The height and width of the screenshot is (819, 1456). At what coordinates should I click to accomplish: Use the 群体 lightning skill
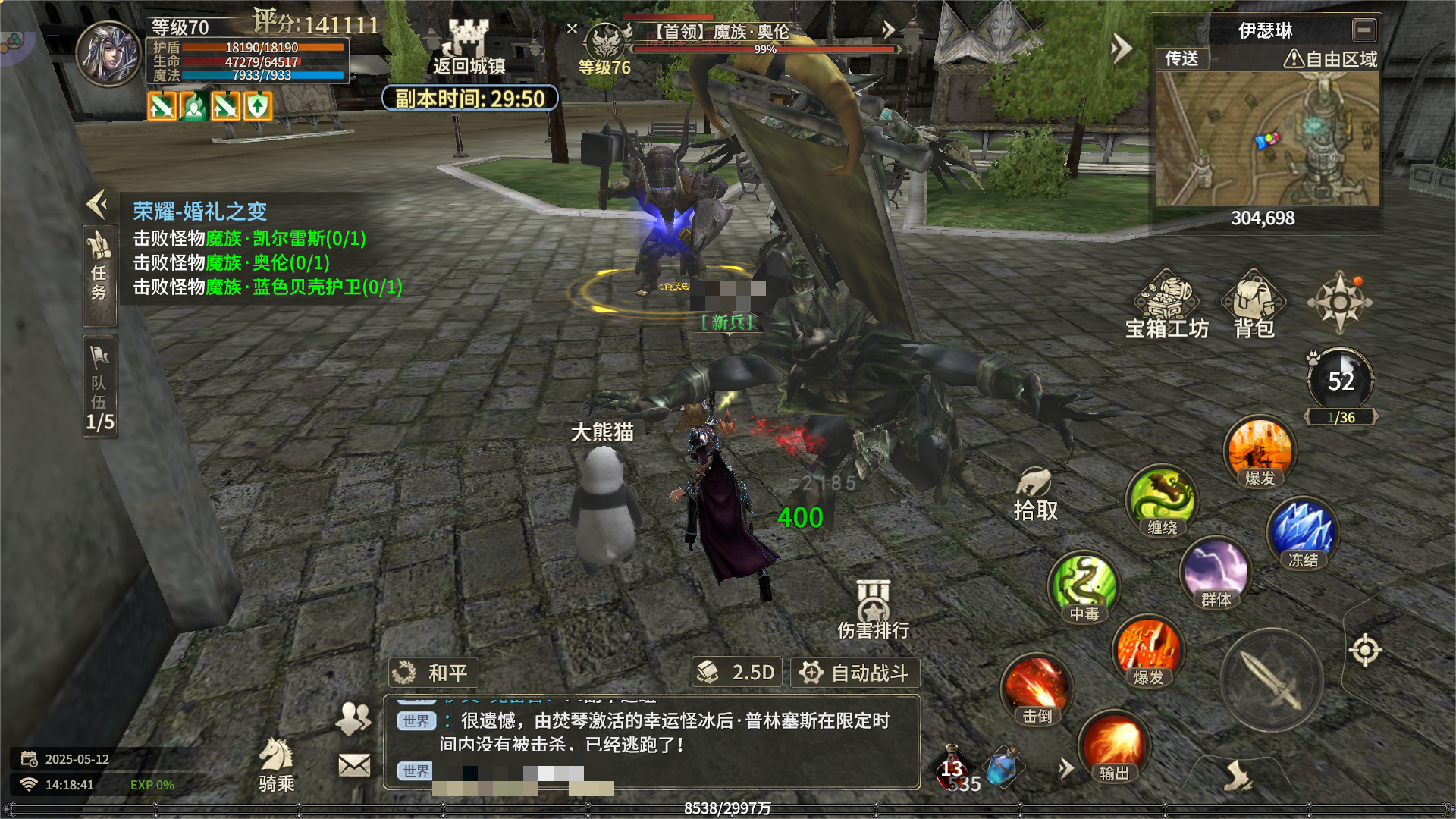tap(1216, 573)
